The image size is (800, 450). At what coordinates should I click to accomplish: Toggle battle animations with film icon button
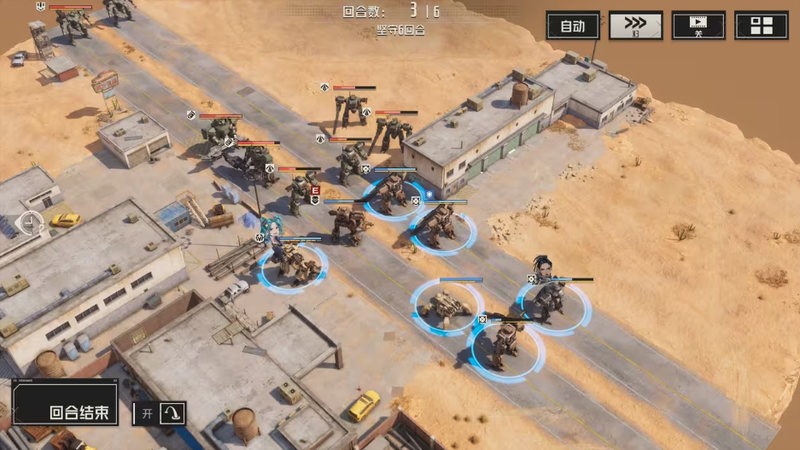pyautogui.click(x=698, y=25)
